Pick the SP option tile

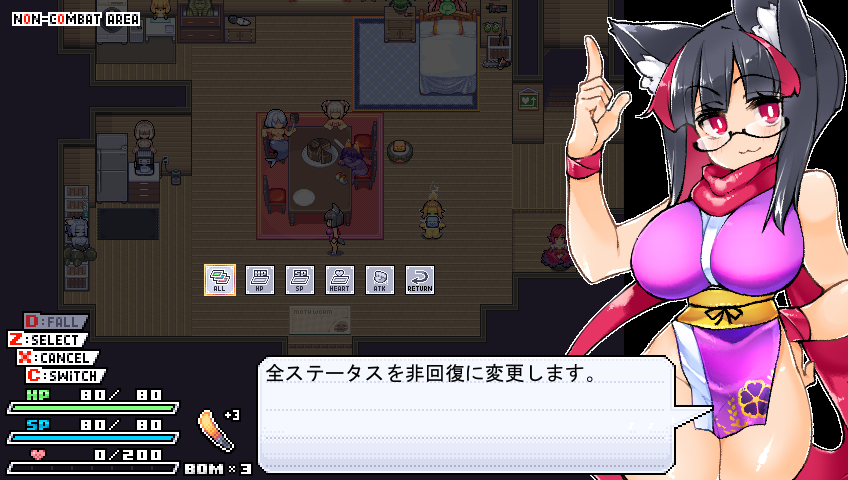pyautogui.click(x=300, y=280)
